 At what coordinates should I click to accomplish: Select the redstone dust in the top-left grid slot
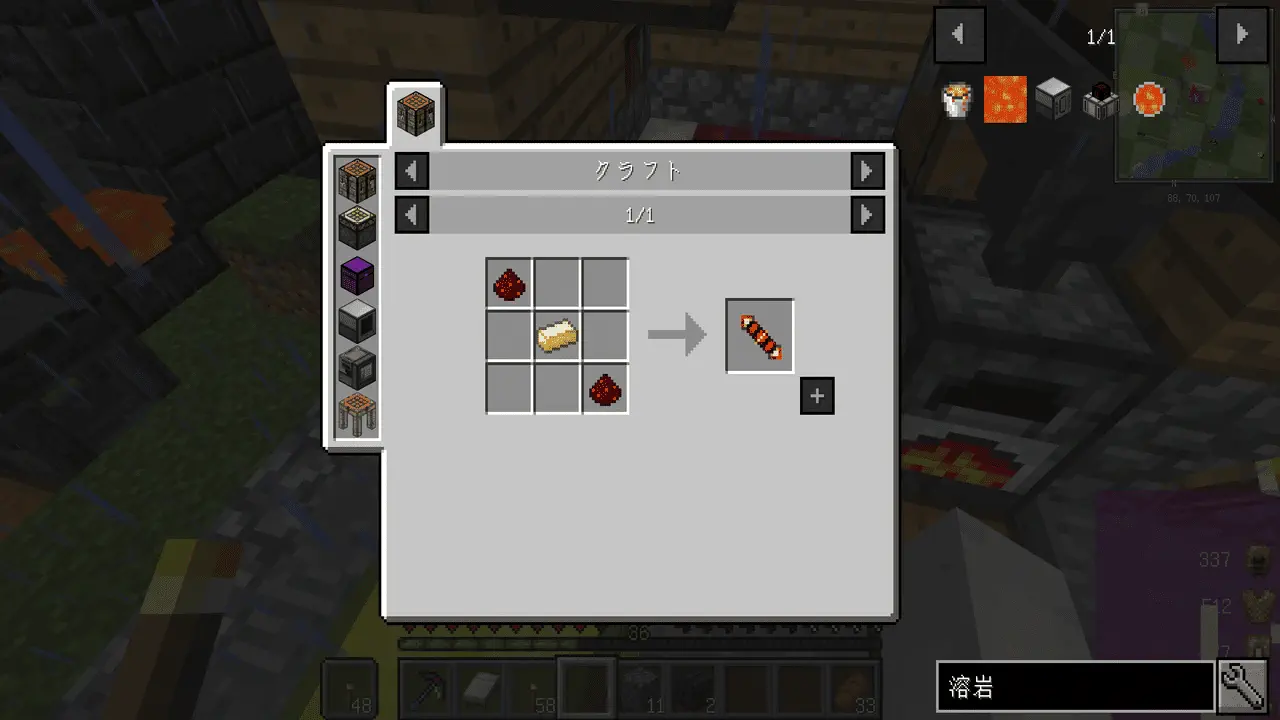(509, 284)
